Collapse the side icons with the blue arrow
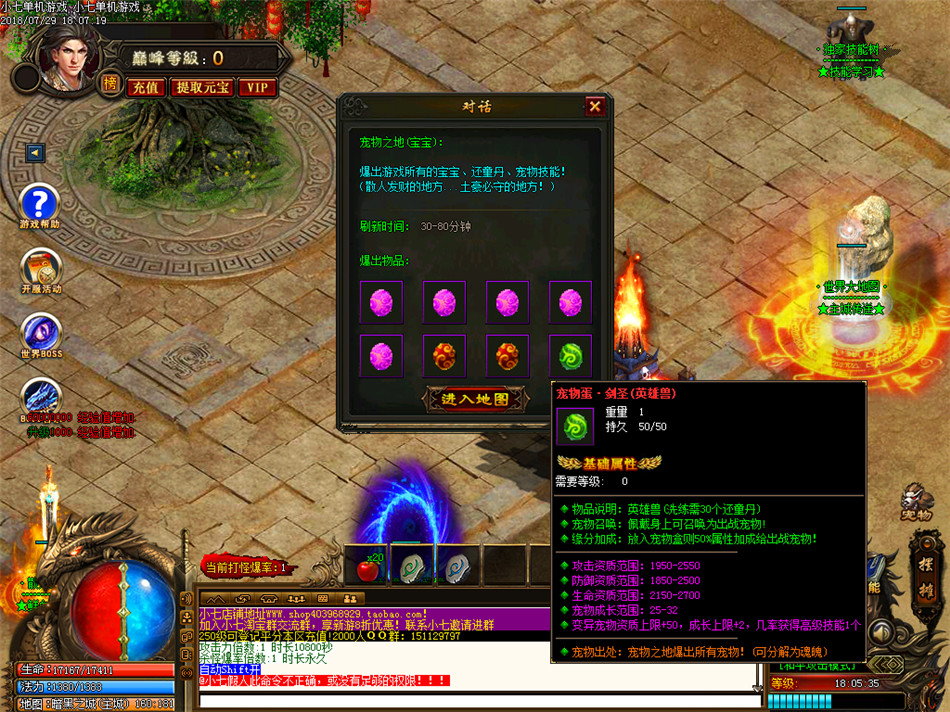This screenshot has width=950, height=712. pos(35,153)
